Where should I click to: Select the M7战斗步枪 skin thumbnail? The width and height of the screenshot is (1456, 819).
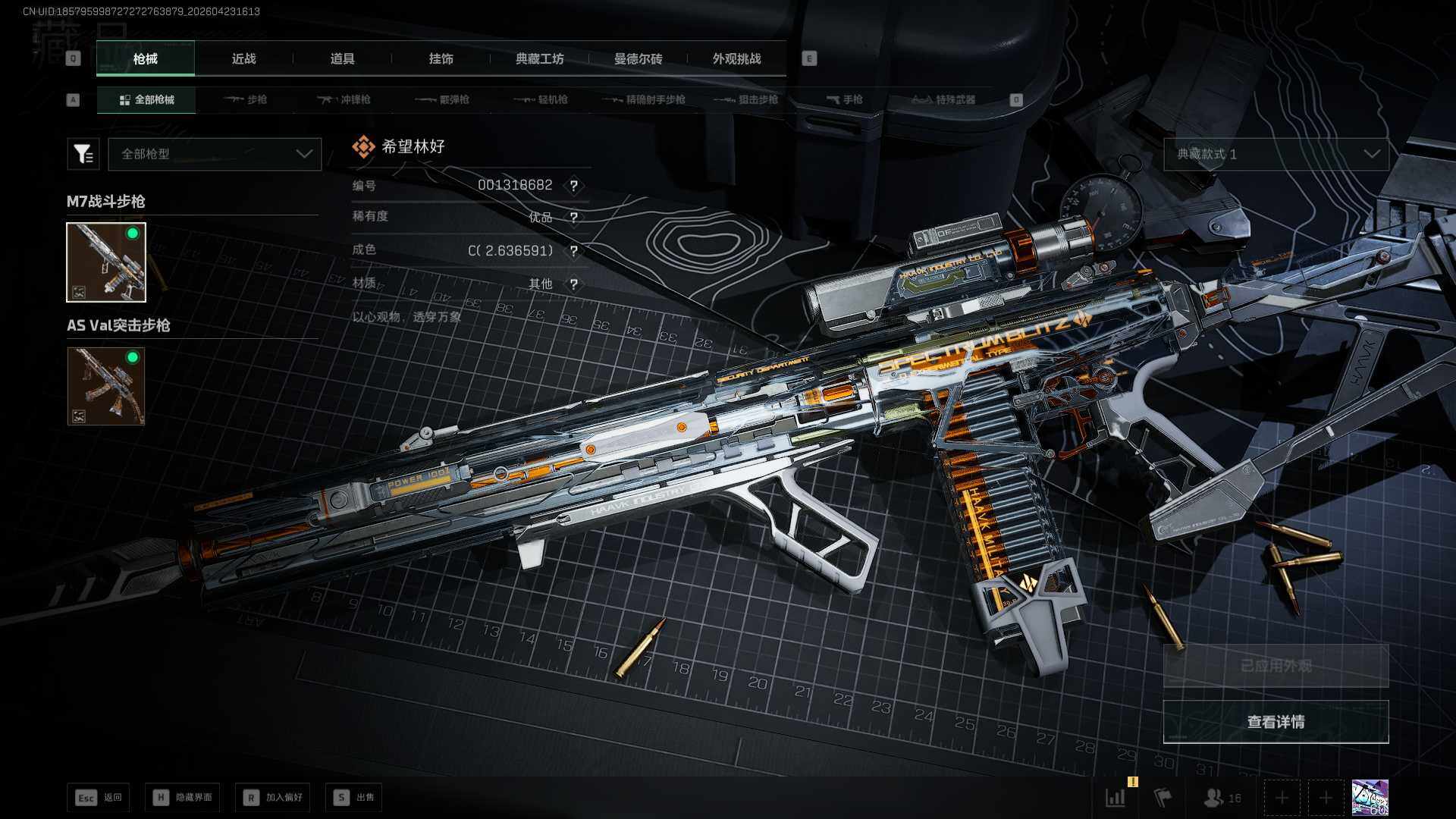click(x=106, y=262)
